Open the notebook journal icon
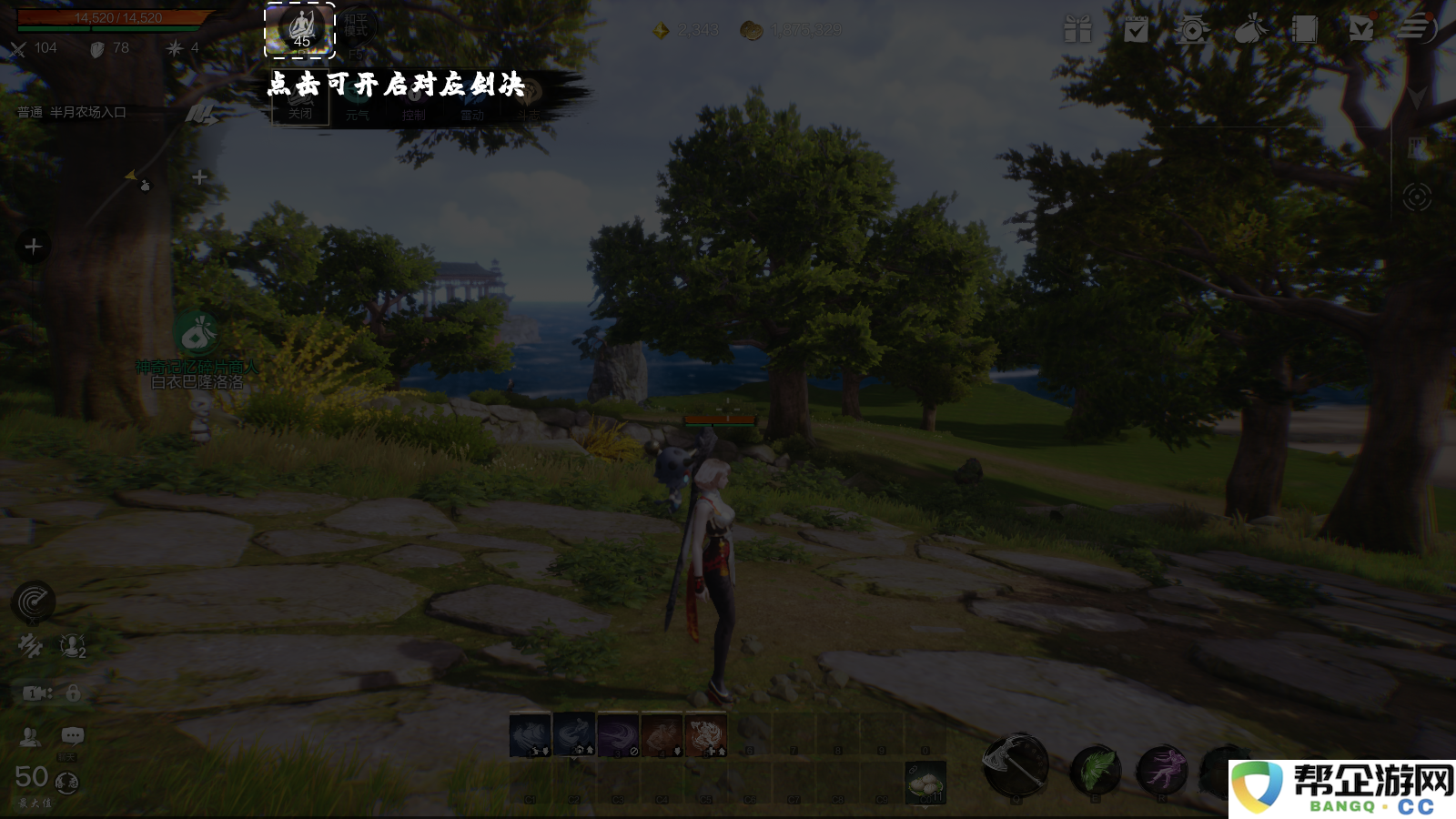1456x819 pixels. [x=1305, y=29]
